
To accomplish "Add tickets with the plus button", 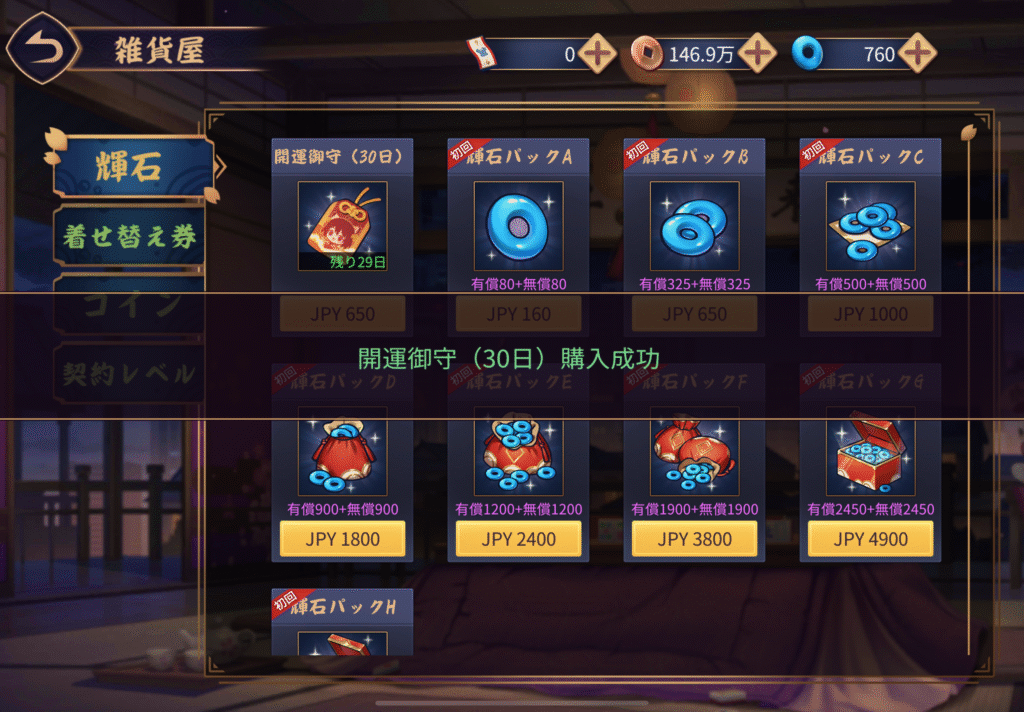I will click(597, 54).
